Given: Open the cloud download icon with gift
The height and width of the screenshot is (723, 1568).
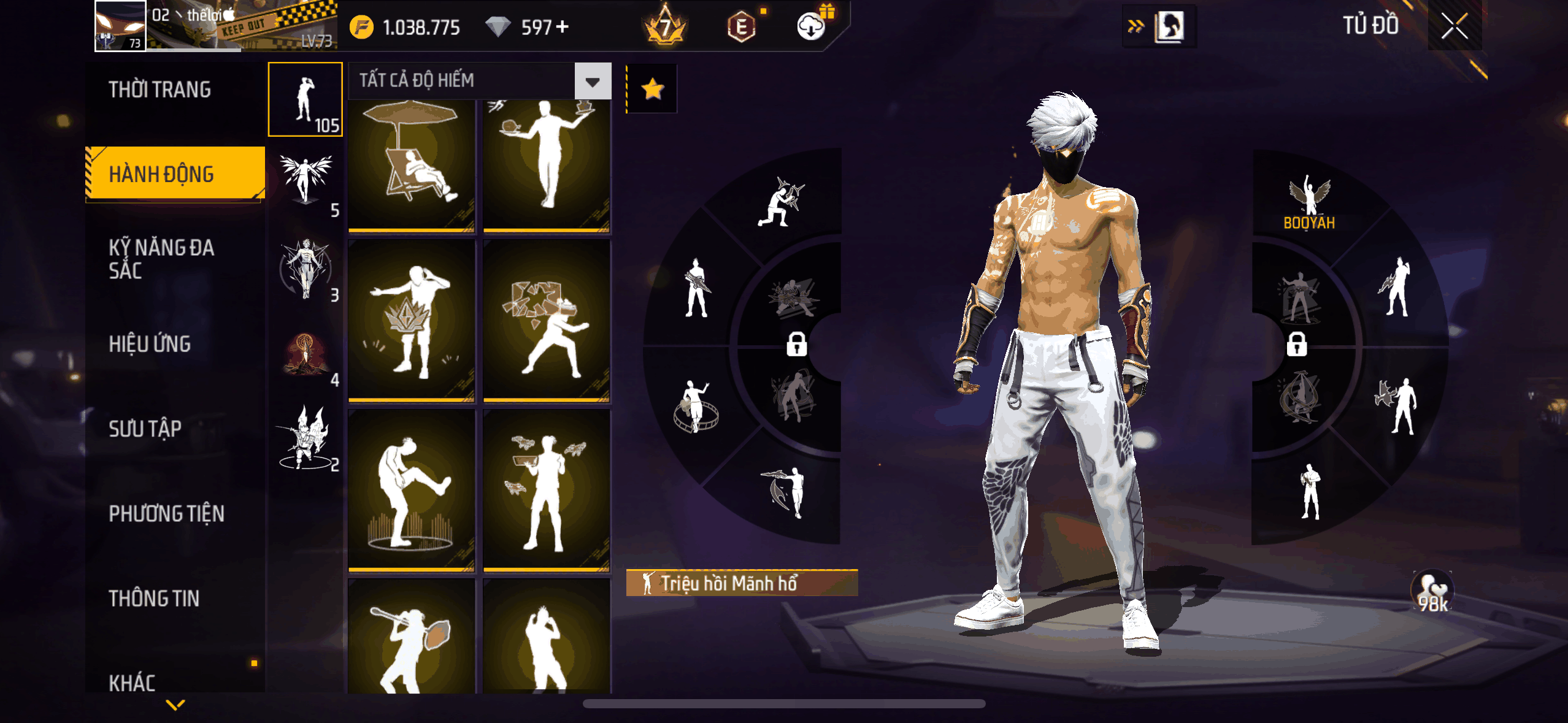Looking at the screenshot, I should tap(812, 26).
